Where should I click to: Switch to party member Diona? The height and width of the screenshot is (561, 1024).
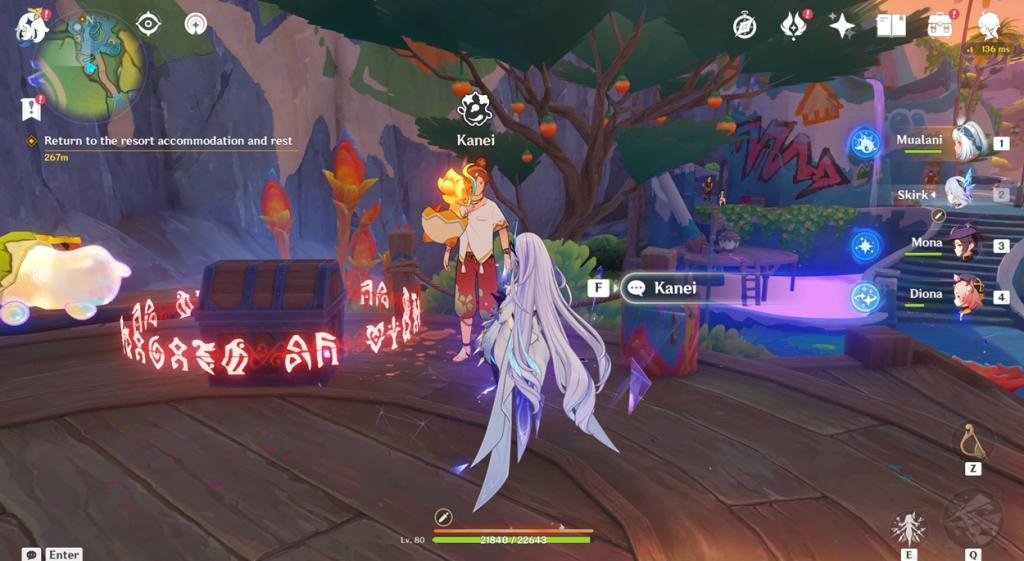966,296
